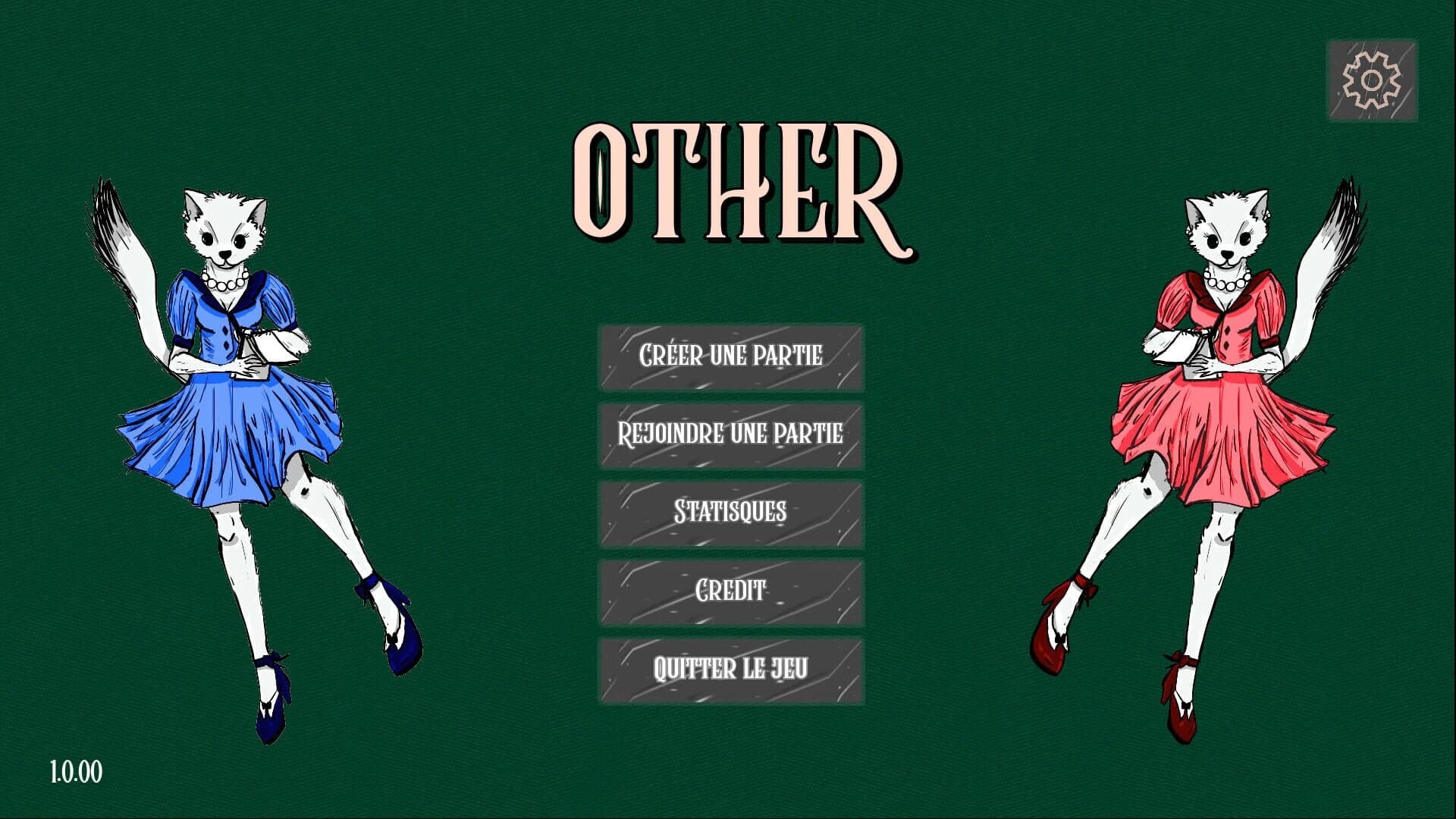1456x819 pixels.
Task: Click the gear symbol in the top-right corner
Action: [x=1371, y=78]
